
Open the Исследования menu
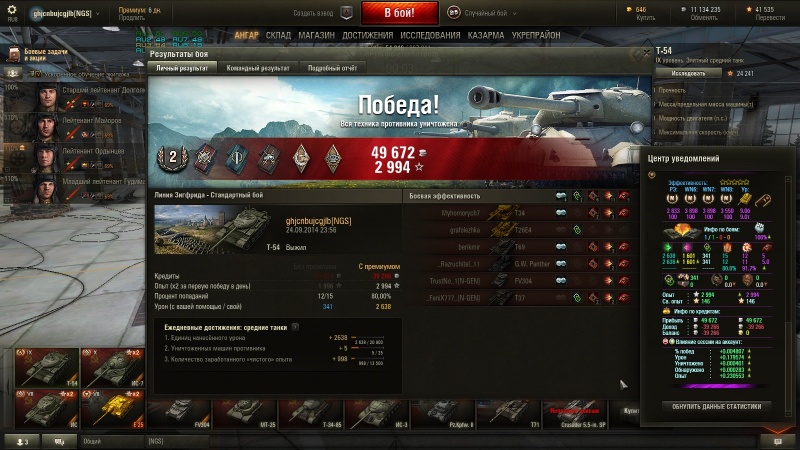pyautogui.click(x=430, y=35)
